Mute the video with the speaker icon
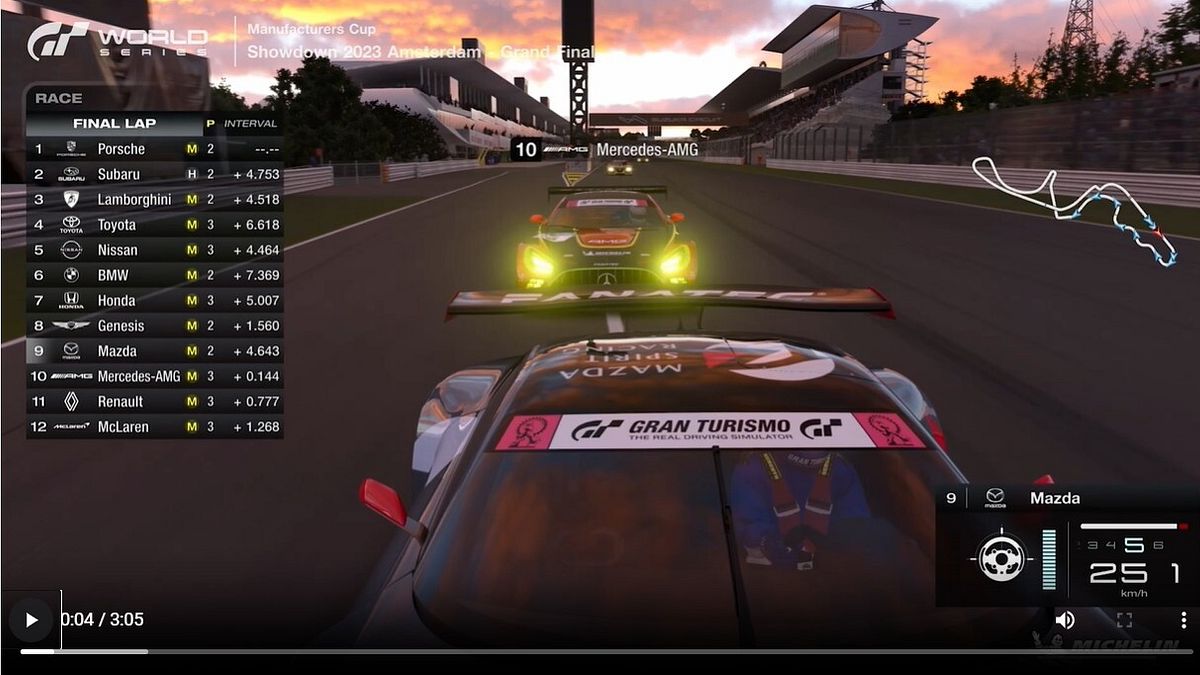Viewport: 1200px width, 675px height. pos(1065,620)
